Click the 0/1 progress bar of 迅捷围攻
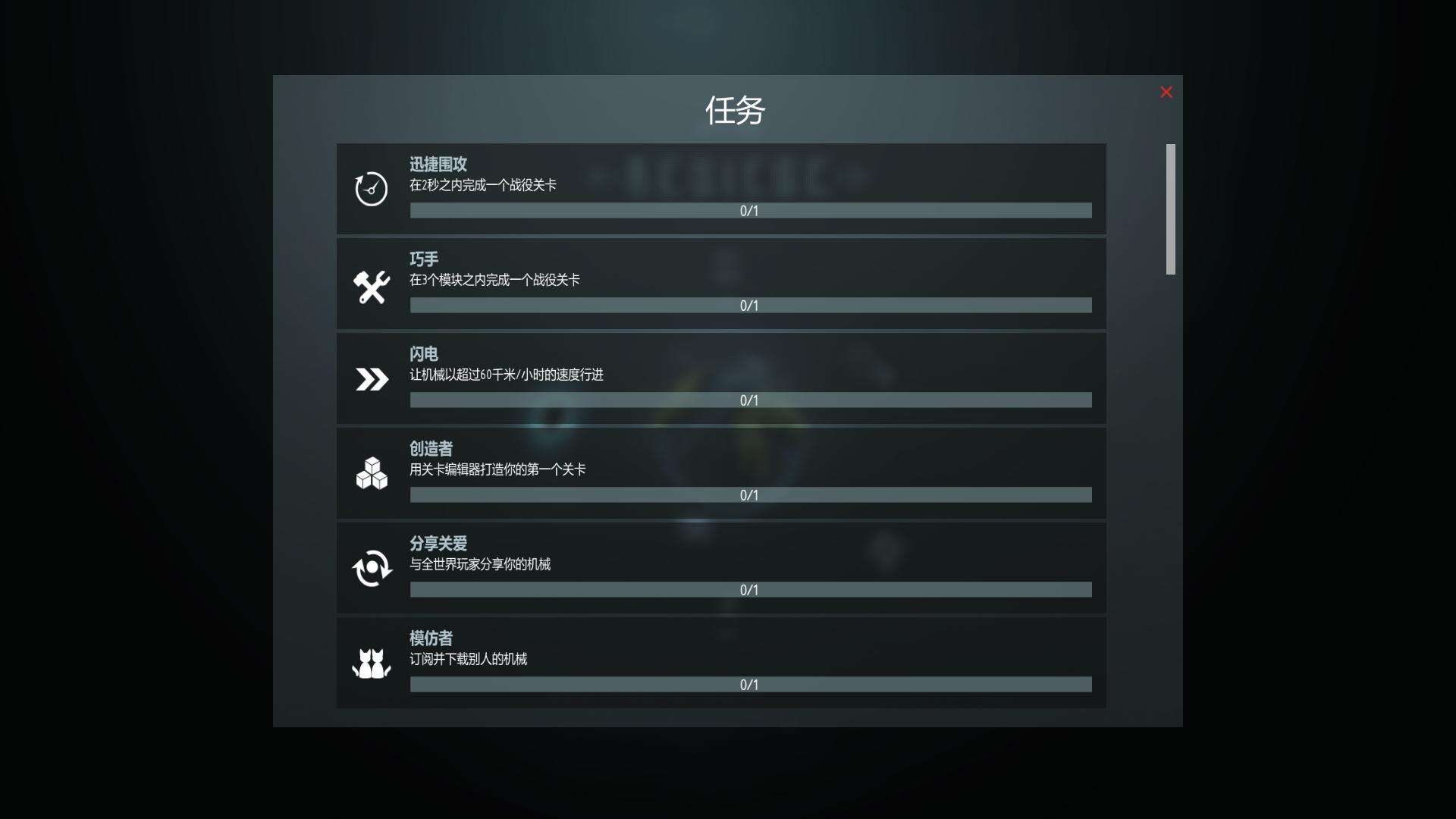Viewport: 1456px width, 819px height. point(750,211)
